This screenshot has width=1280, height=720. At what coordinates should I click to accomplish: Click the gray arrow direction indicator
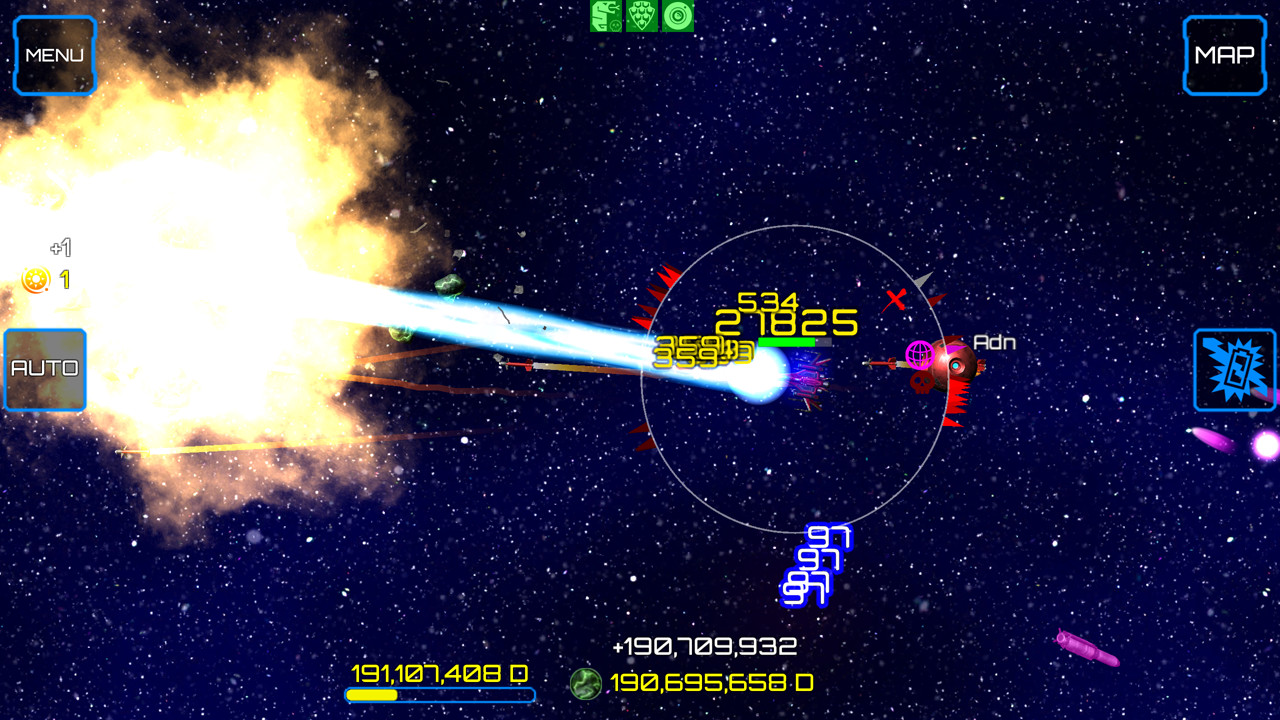coord(925,281)
